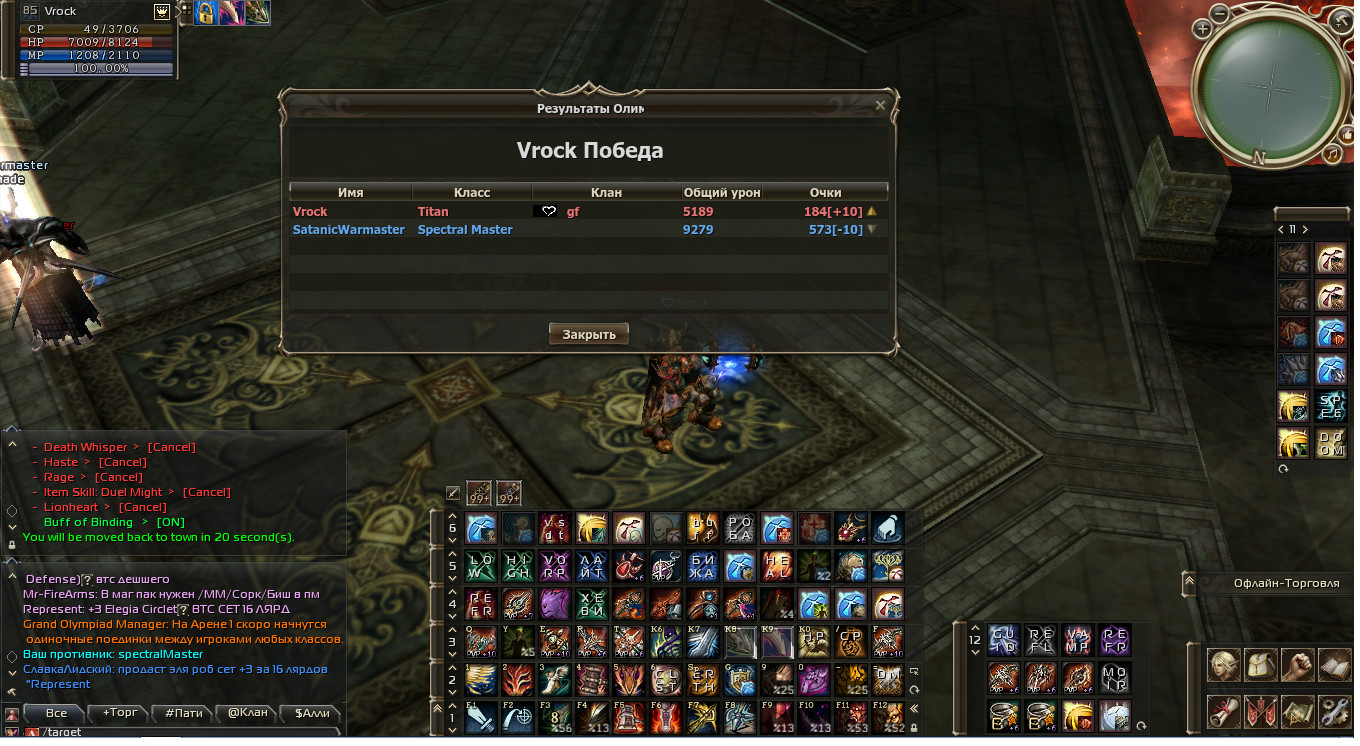
Task: Open the skills book icon
Action: coord(1333,665)
